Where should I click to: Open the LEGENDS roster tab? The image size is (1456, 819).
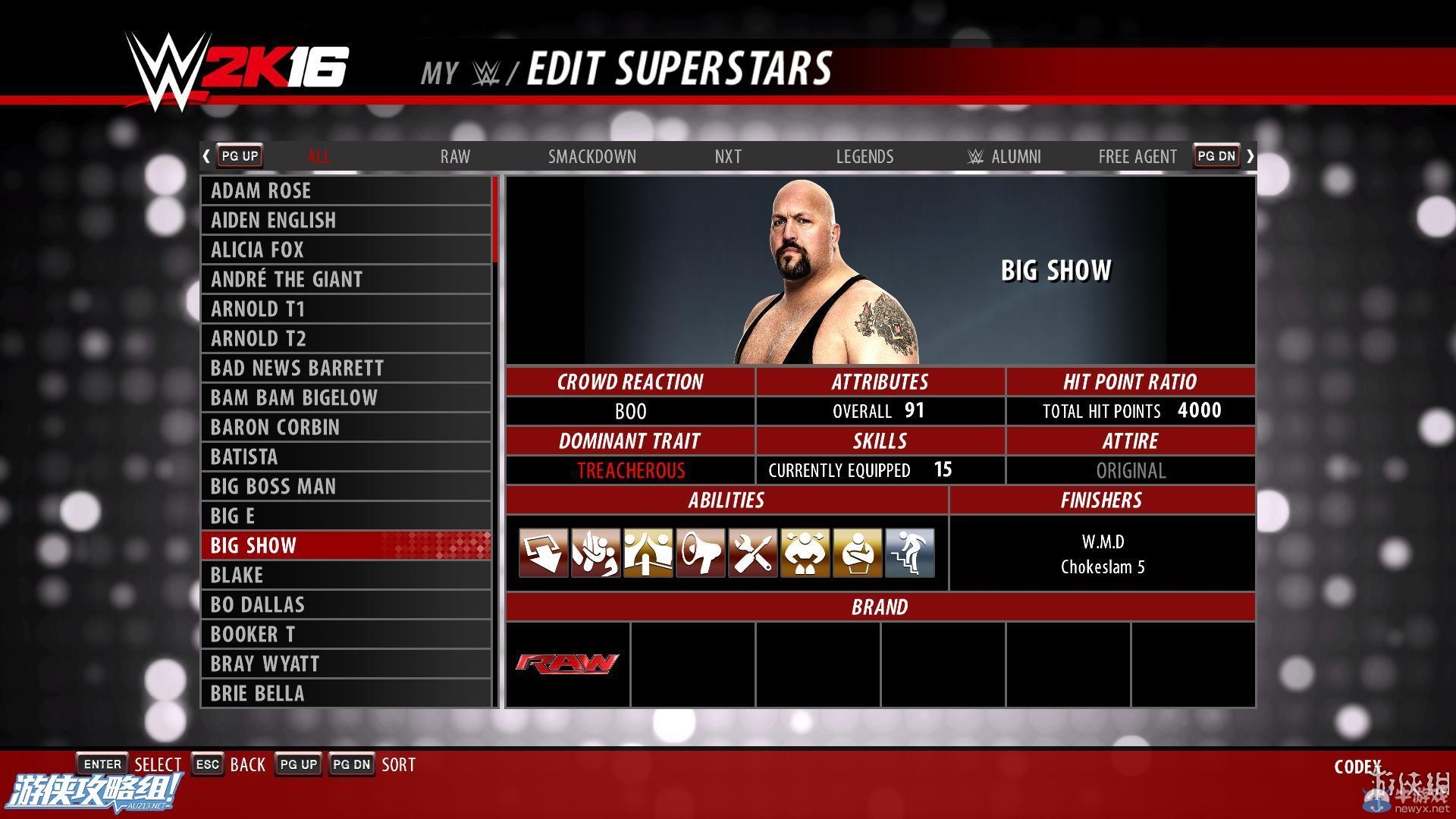(x=864, y=156)
